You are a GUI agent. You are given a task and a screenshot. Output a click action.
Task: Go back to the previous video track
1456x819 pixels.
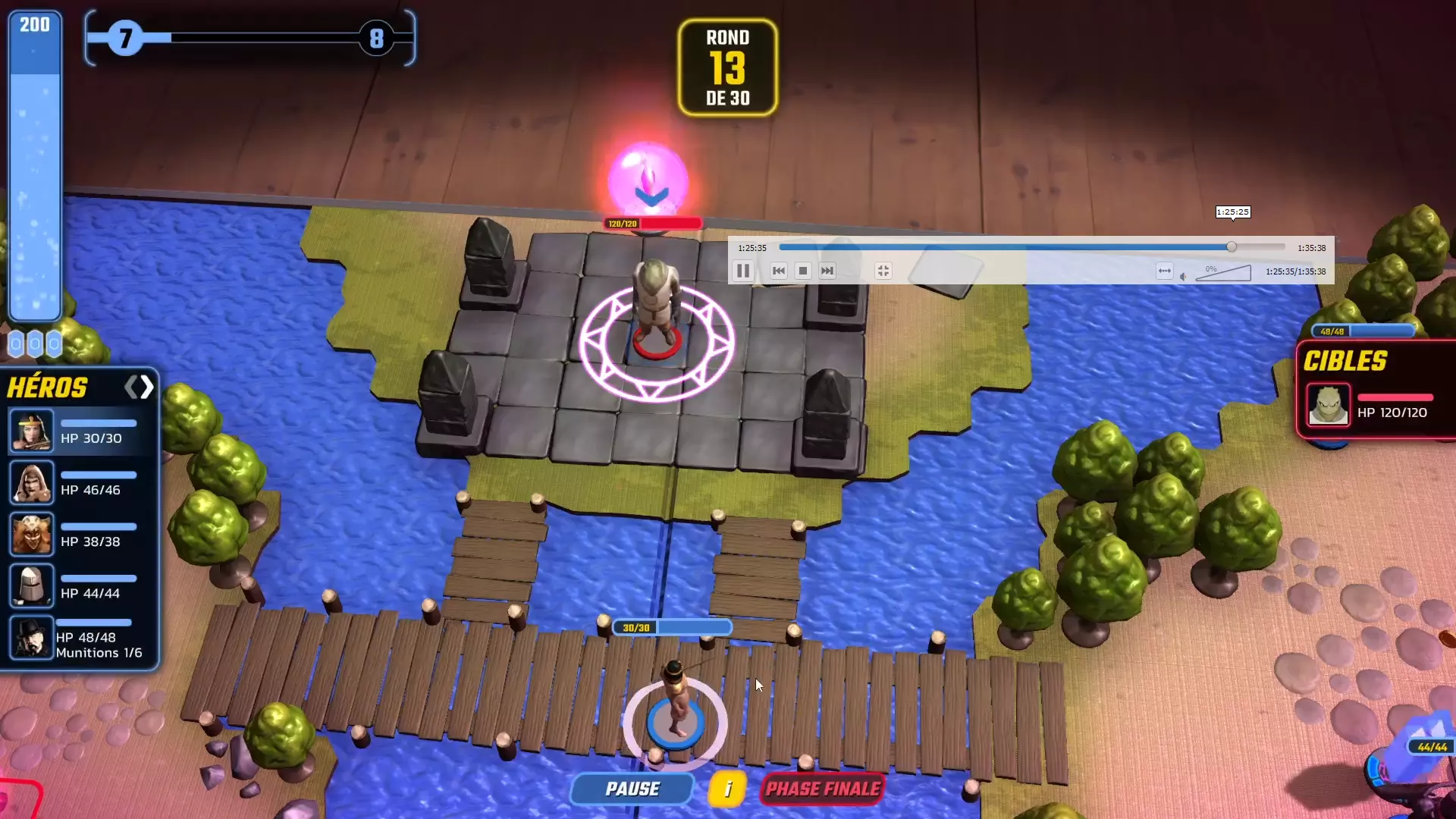click(779, 271)
